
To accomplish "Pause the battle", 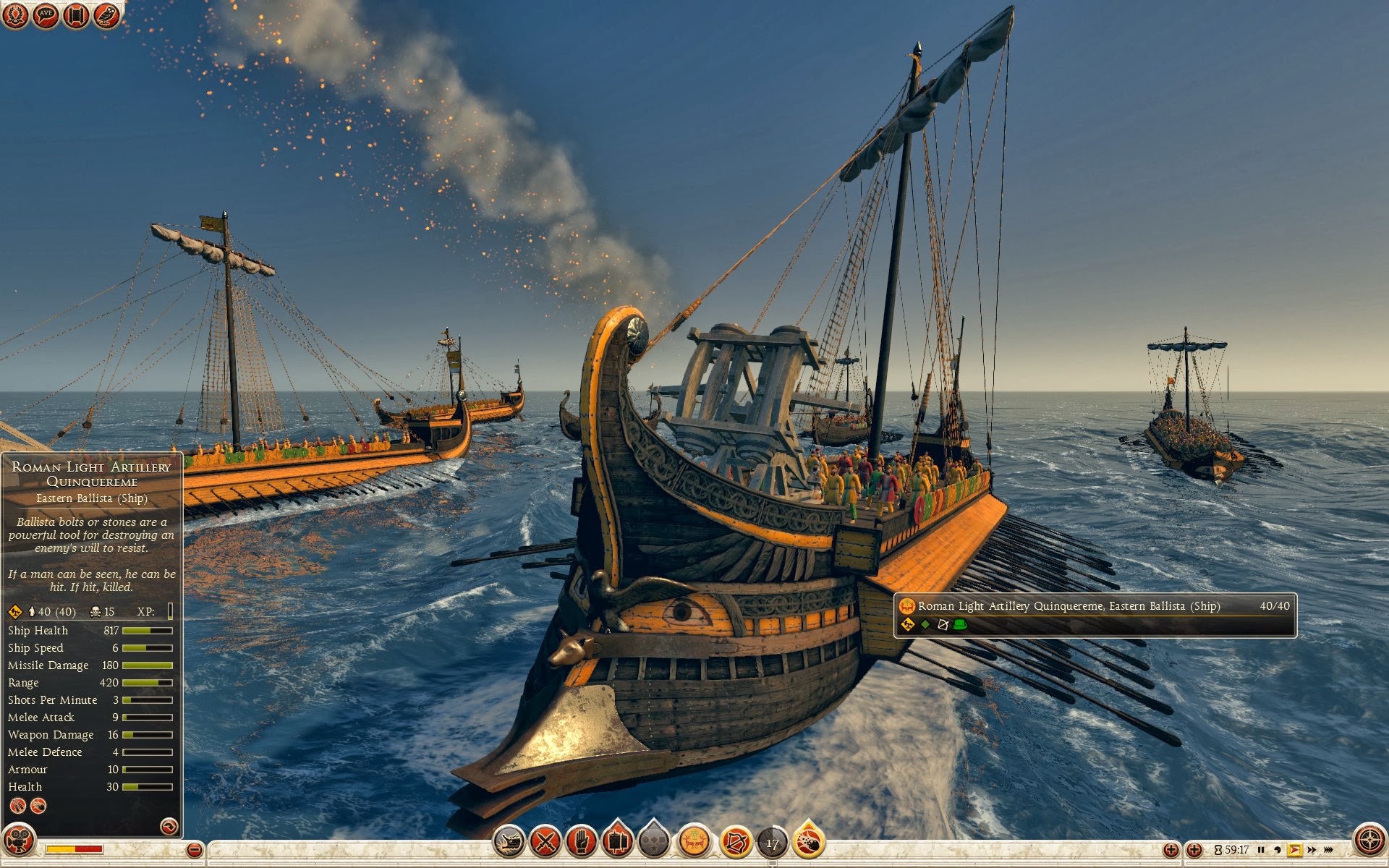I will click(1261, 850).
